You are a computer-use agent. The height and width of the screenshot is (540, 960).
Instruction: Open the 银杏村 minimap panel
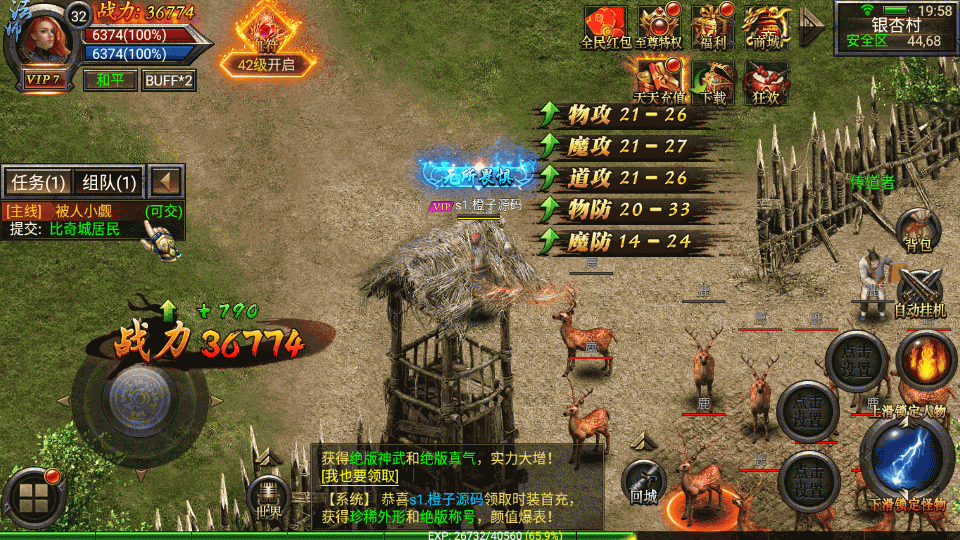(895, 27)
